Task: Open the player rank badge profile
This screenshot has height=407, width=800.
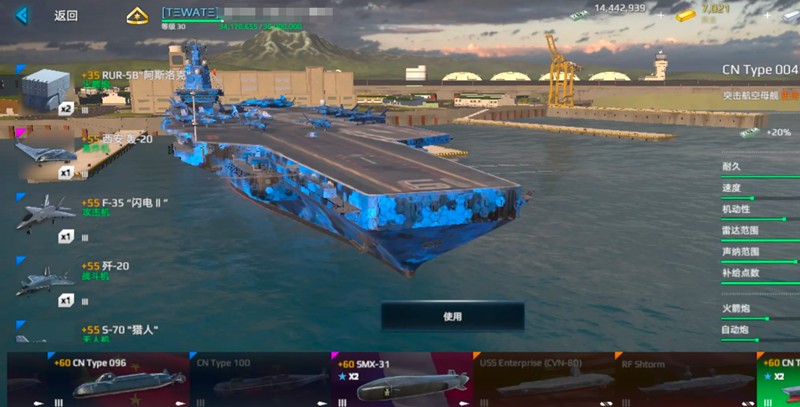Action: [137, 16]
